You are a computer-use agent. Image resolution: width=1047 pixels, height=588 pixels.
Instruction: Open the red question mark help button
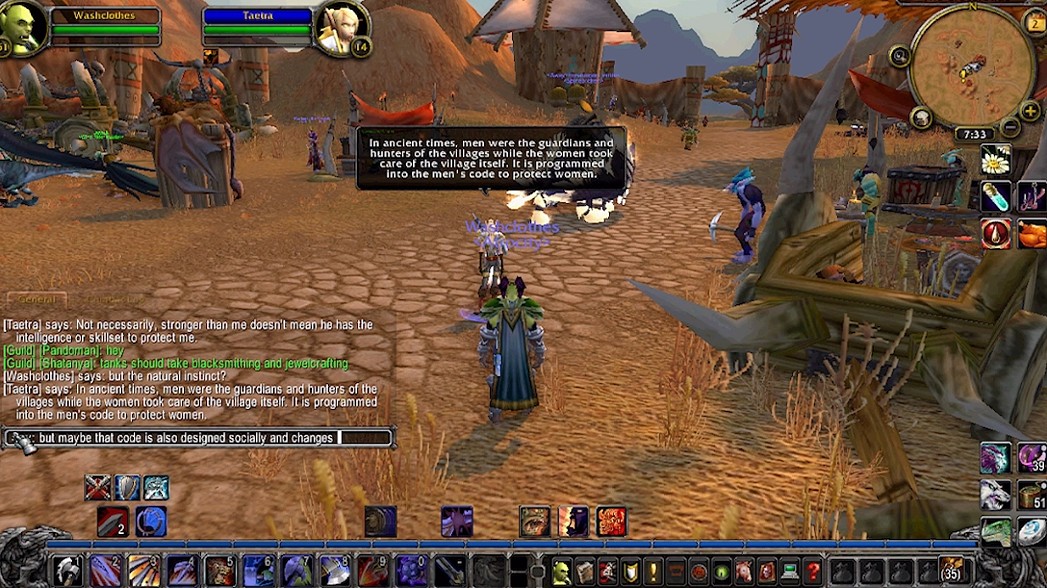coord(813,571)
